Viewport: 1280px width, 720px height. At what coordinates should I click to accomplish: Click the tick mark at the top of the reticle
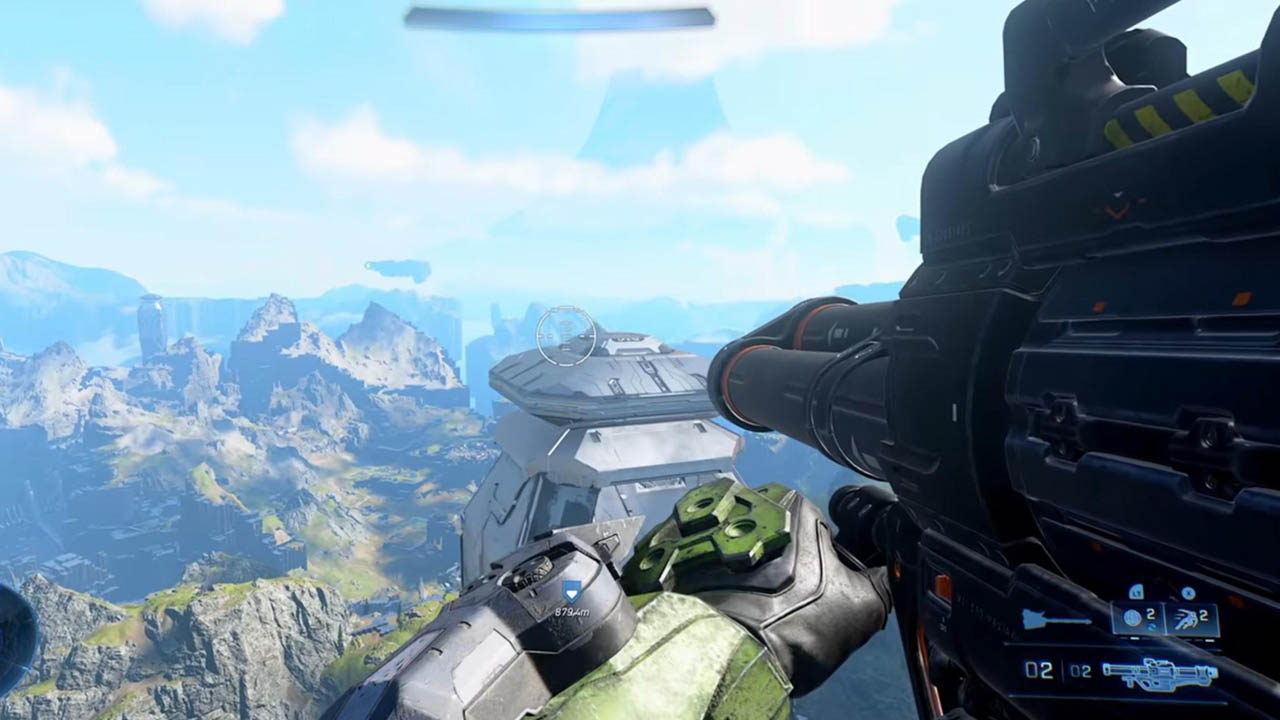point(565,308)
